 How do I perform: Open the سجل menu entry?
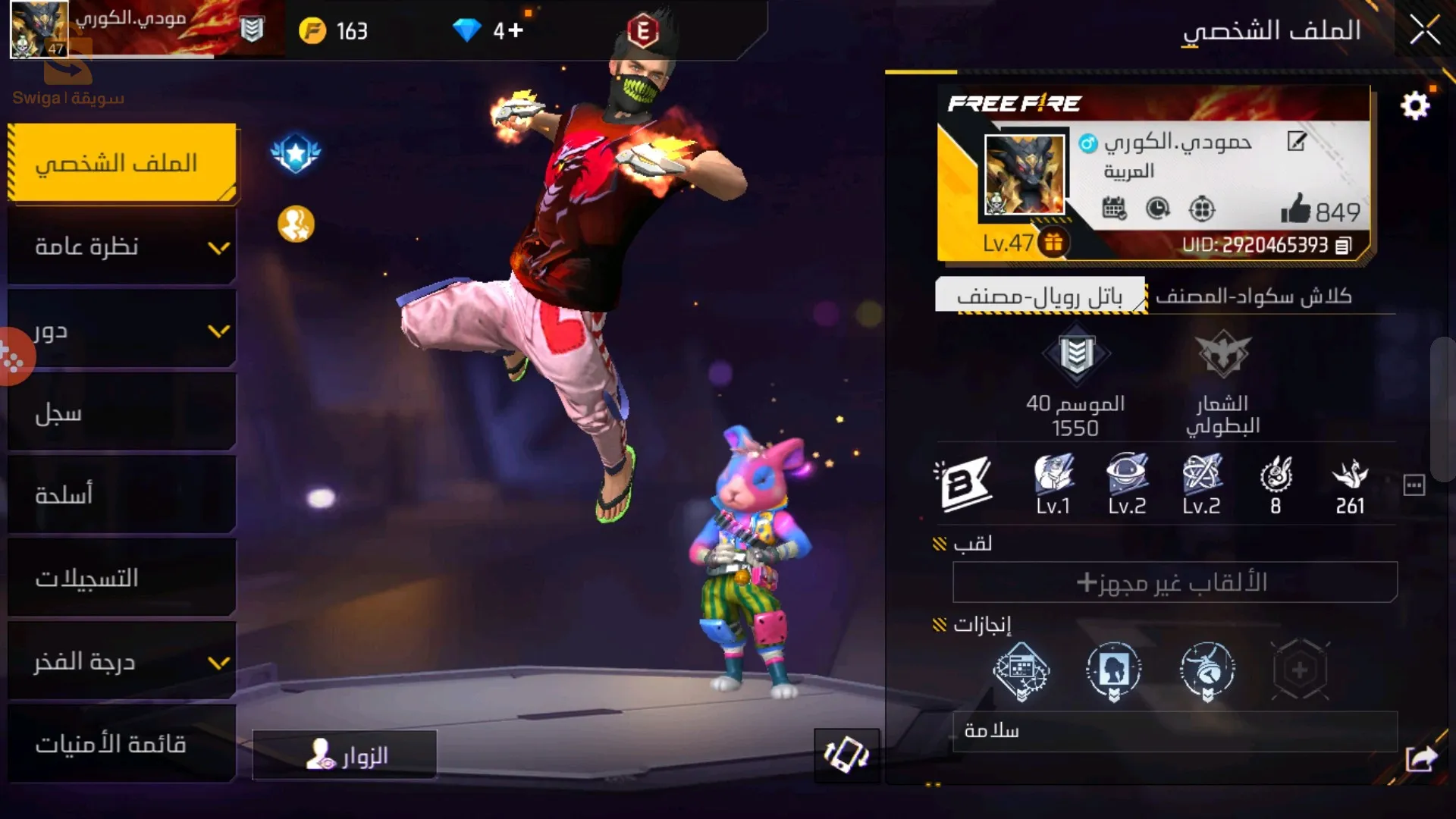121,413
